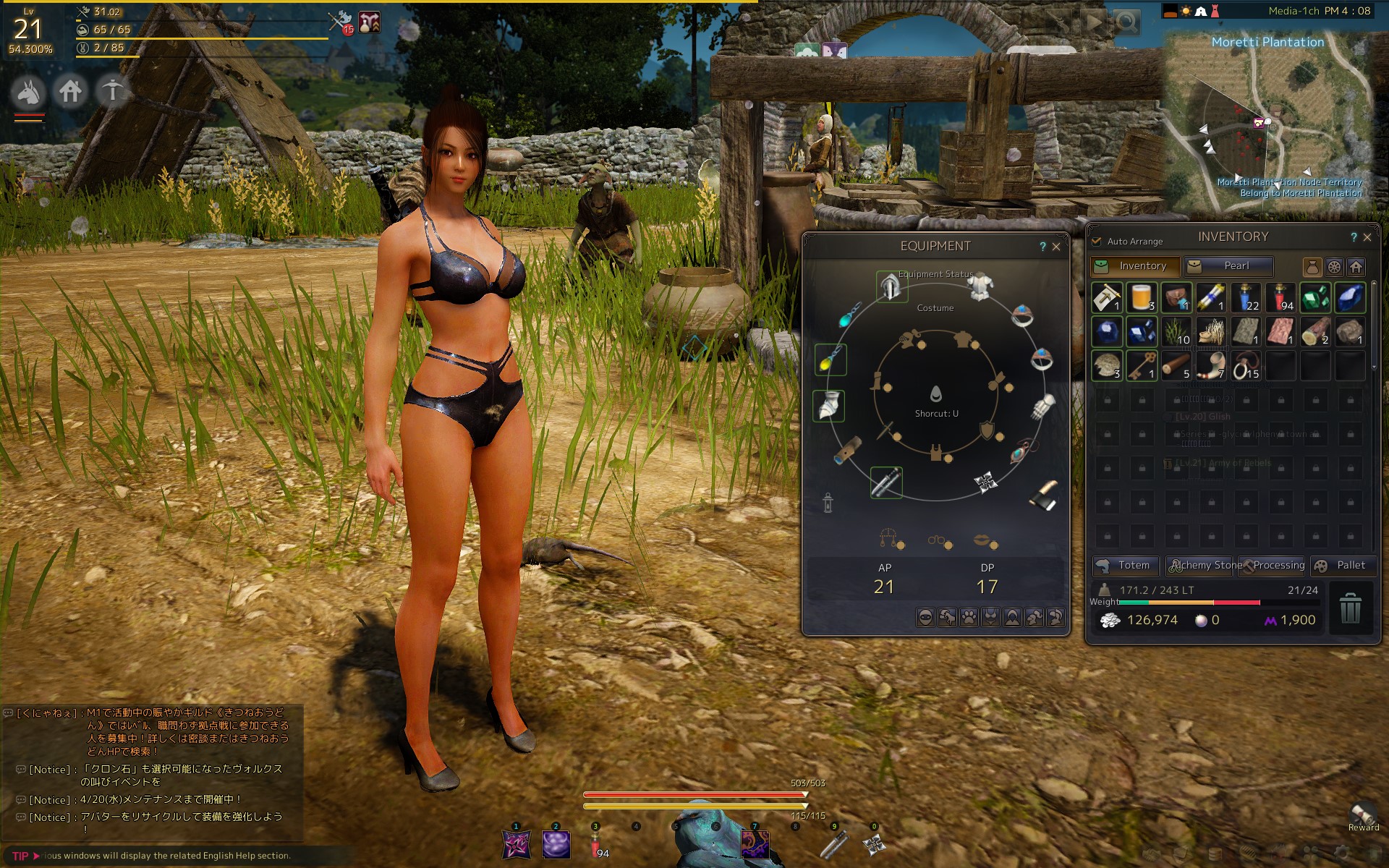Click the inventory trash can
Viewport: 1389px width, 868px height.
(x=1350, y=608)
